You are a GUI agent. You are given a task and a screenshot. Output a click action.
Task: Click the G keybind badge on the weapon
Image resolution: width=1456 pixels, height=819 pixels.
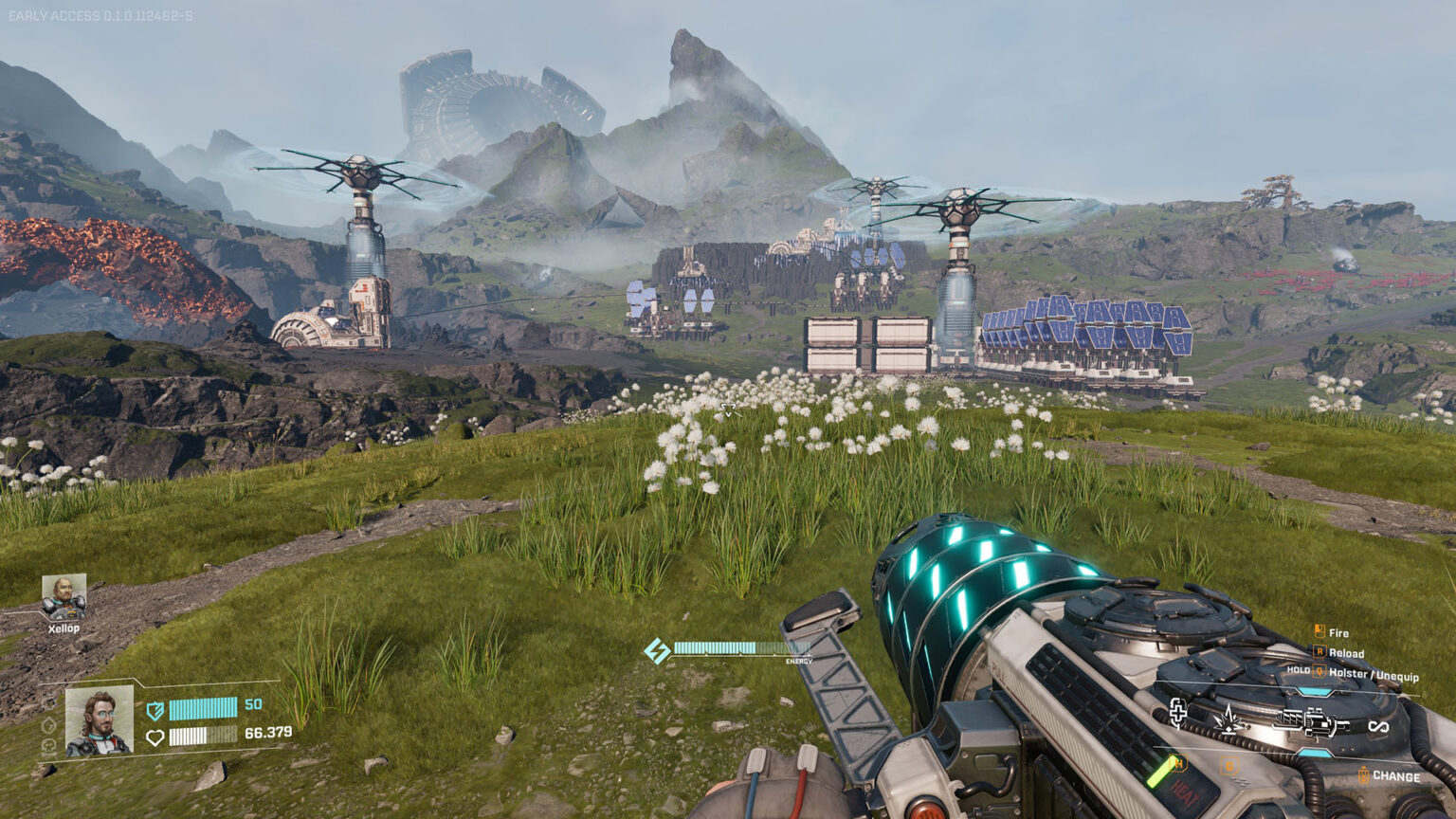[x=1229, y=763]
